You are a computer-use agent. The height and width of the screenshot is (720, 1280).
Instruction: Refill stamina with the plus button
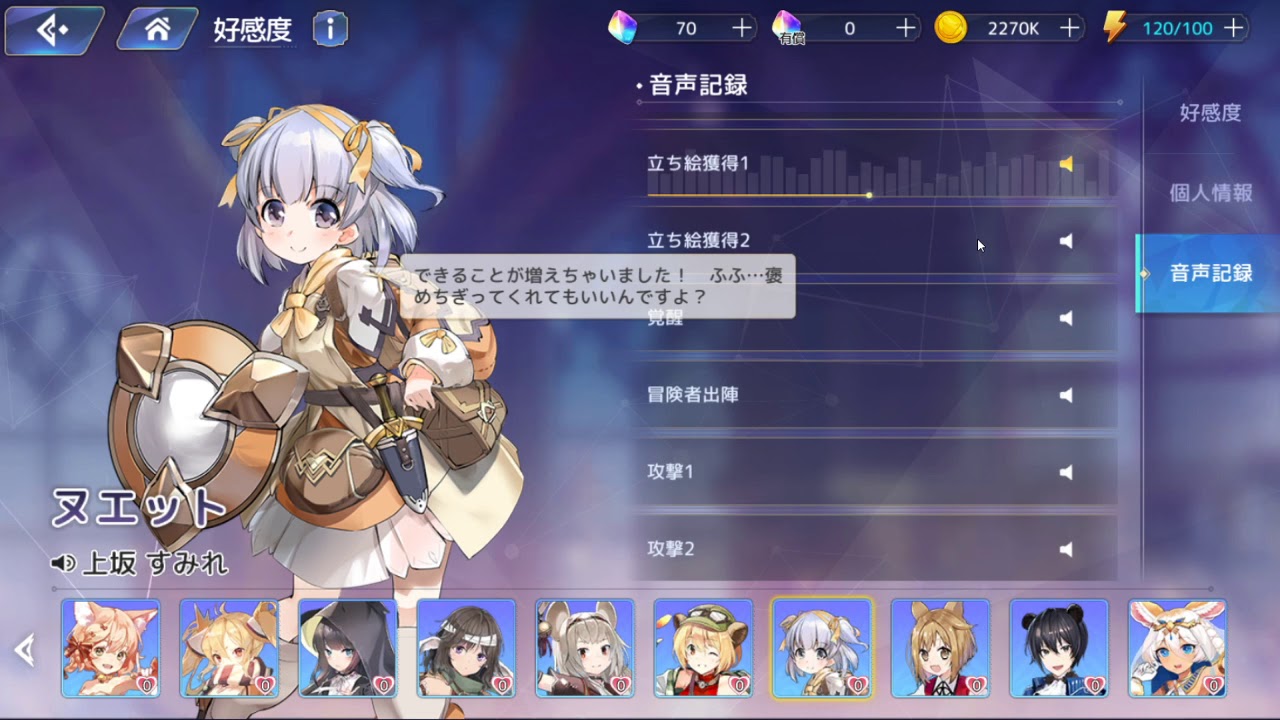(x=1234, y=28)
